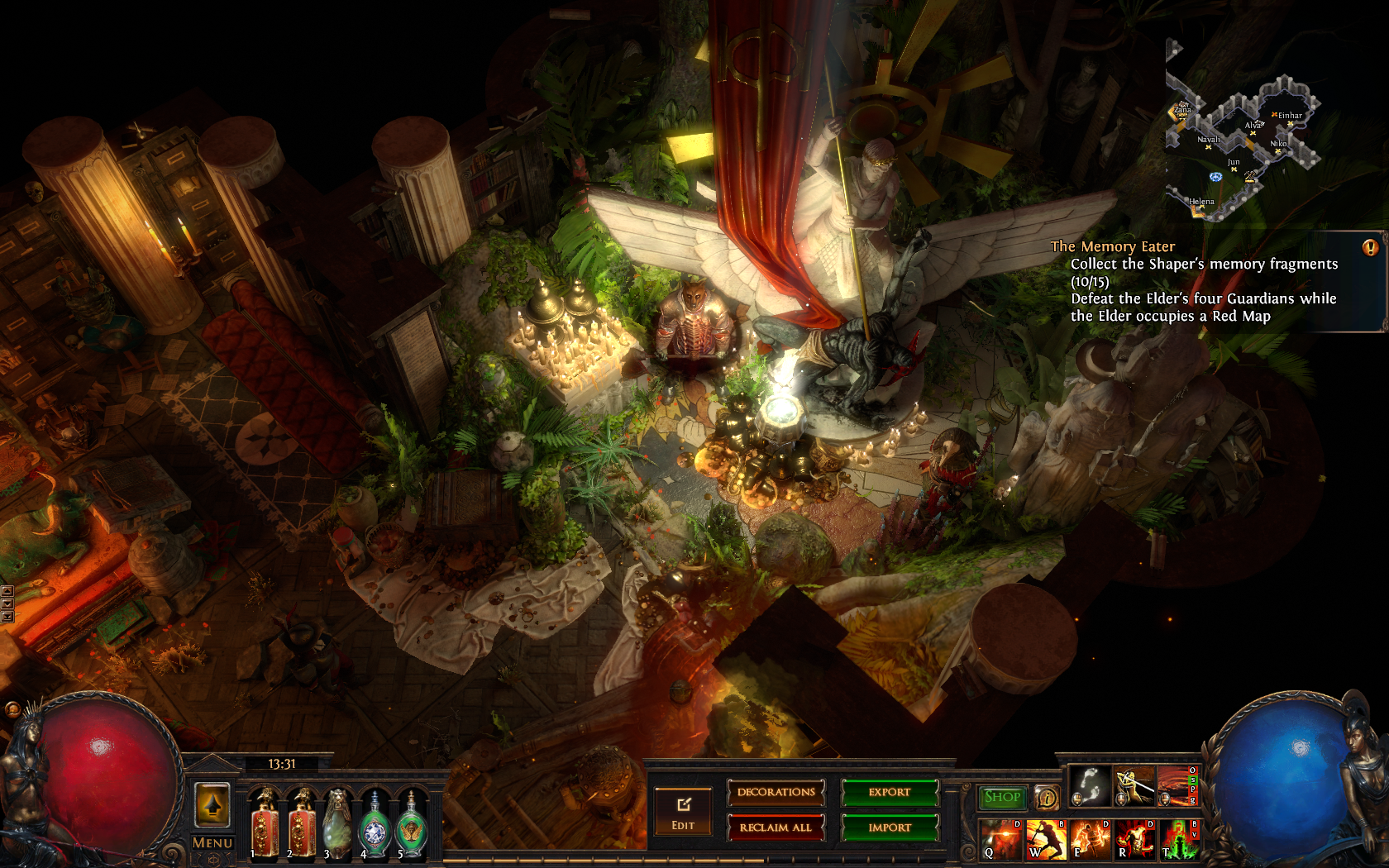
Task: Use the flask in slot 1
Action: pyautogui.click(x=265, y=824)
